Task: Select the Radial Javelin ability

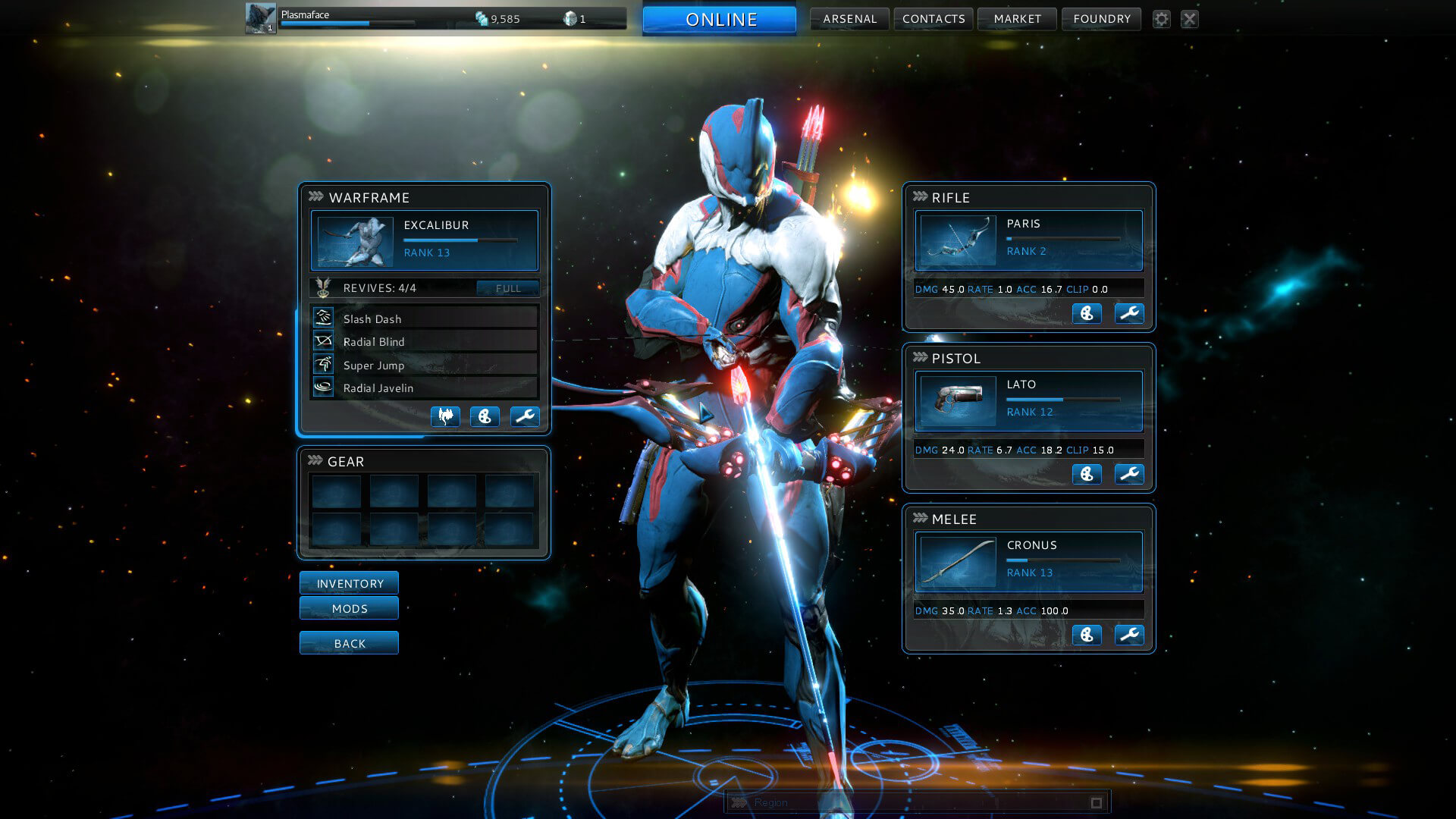Action: pos(424,388)
